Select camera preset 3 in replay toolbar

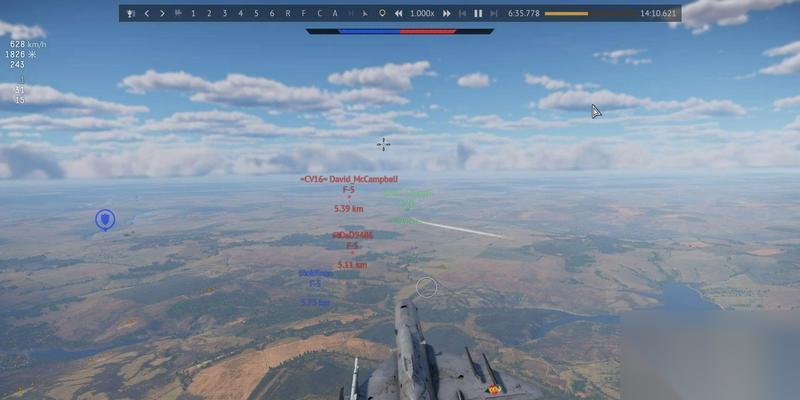pos(225,14)
